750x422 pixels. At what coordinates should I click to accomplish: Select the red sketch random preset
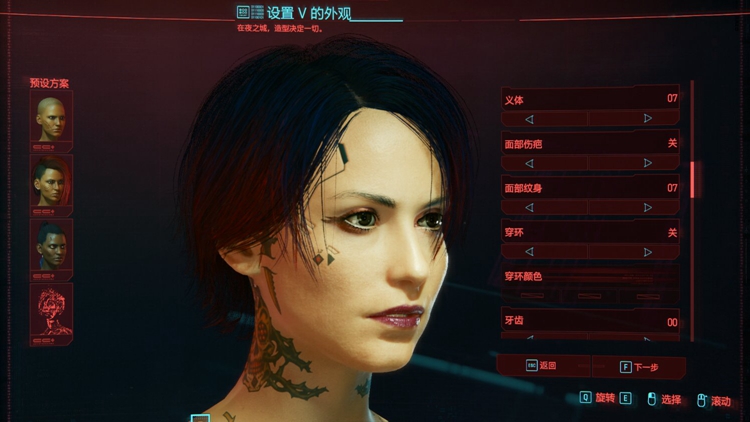tap(51, 310)
